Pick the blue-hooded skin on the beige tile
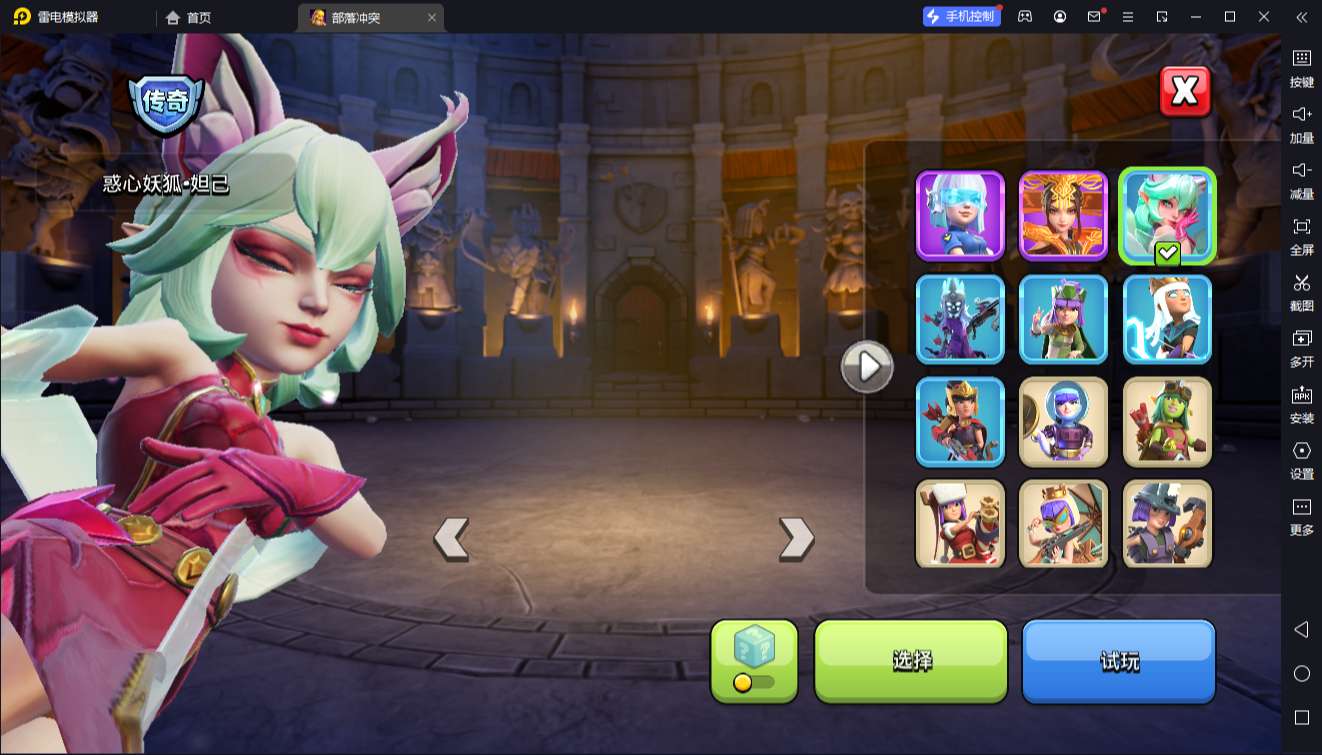Image resolution: width=1322 pixels, height=755 pixels. (1063, 422)
